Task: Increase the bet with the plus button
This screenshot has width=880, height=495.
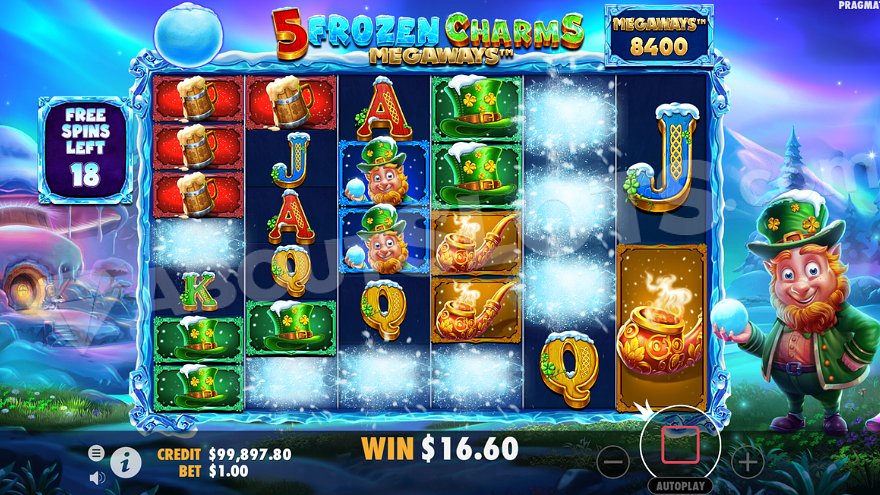Action: [746, 461]
